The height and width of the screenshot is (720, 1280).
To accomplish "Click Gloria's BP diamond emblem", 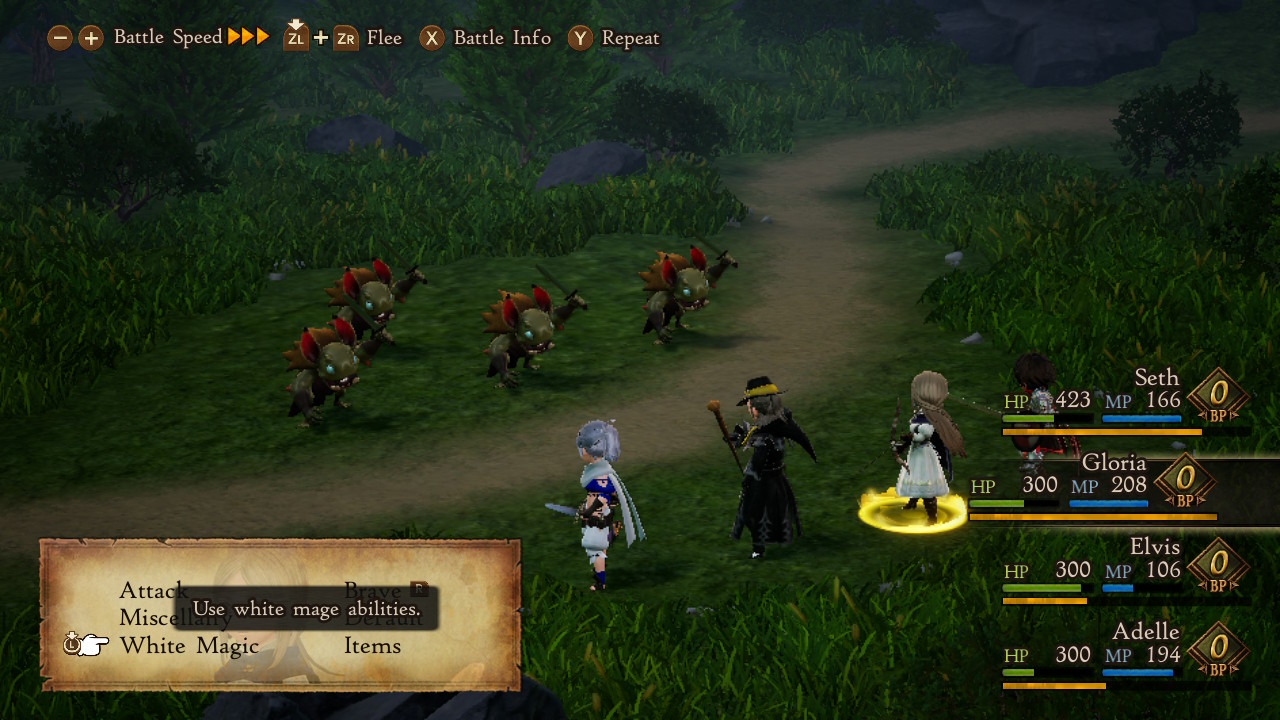I will 1185,481.
